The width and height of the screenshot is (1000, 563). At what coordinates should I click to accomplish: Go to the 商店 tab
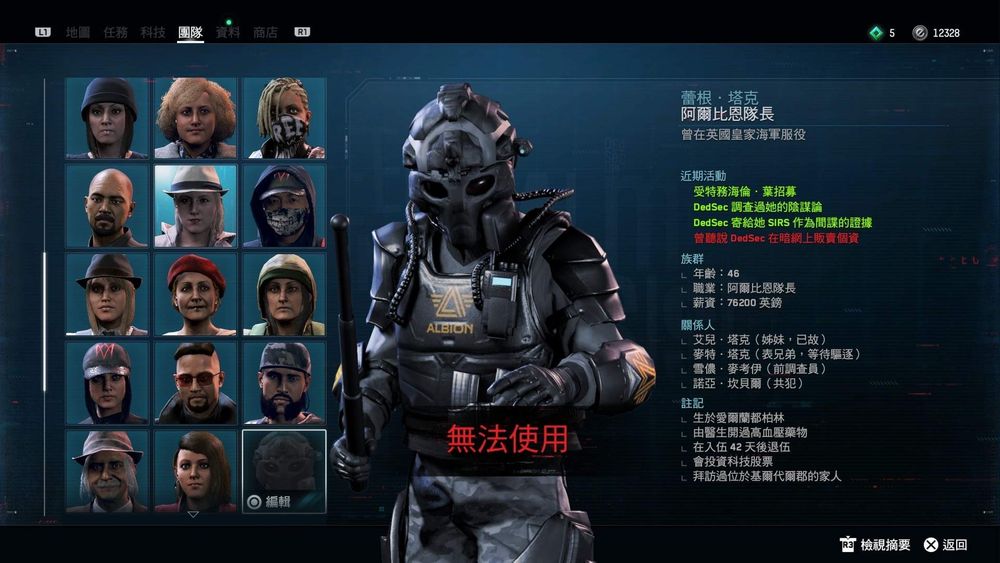pyautogui.click(x=265, y=32)
